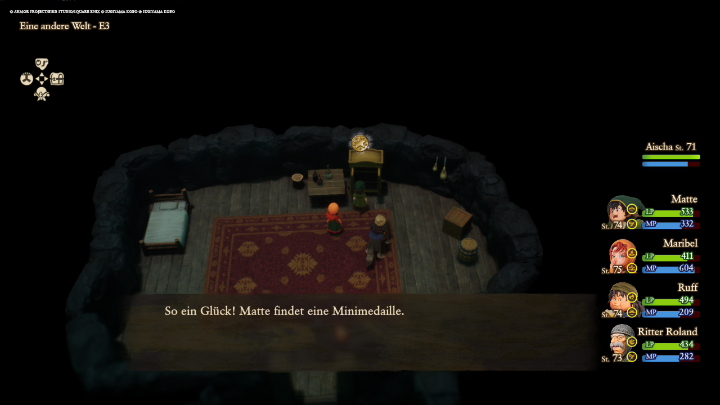Image resolution: width=720 pixels, height=405 pixels.
Task: Choose Ruff's portrait in party list
Action: click(620, 300)
